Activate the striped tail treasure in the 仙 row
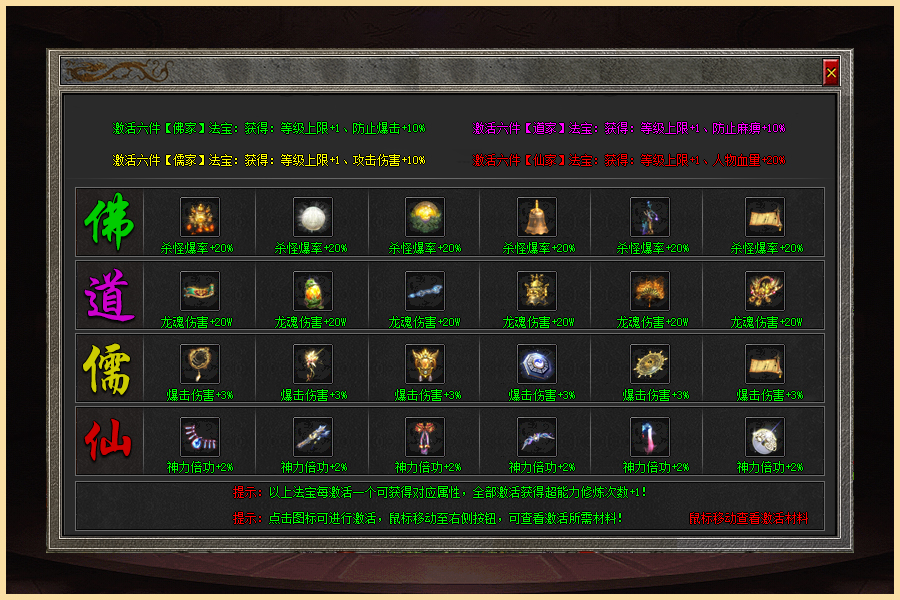 click(200, 437)
